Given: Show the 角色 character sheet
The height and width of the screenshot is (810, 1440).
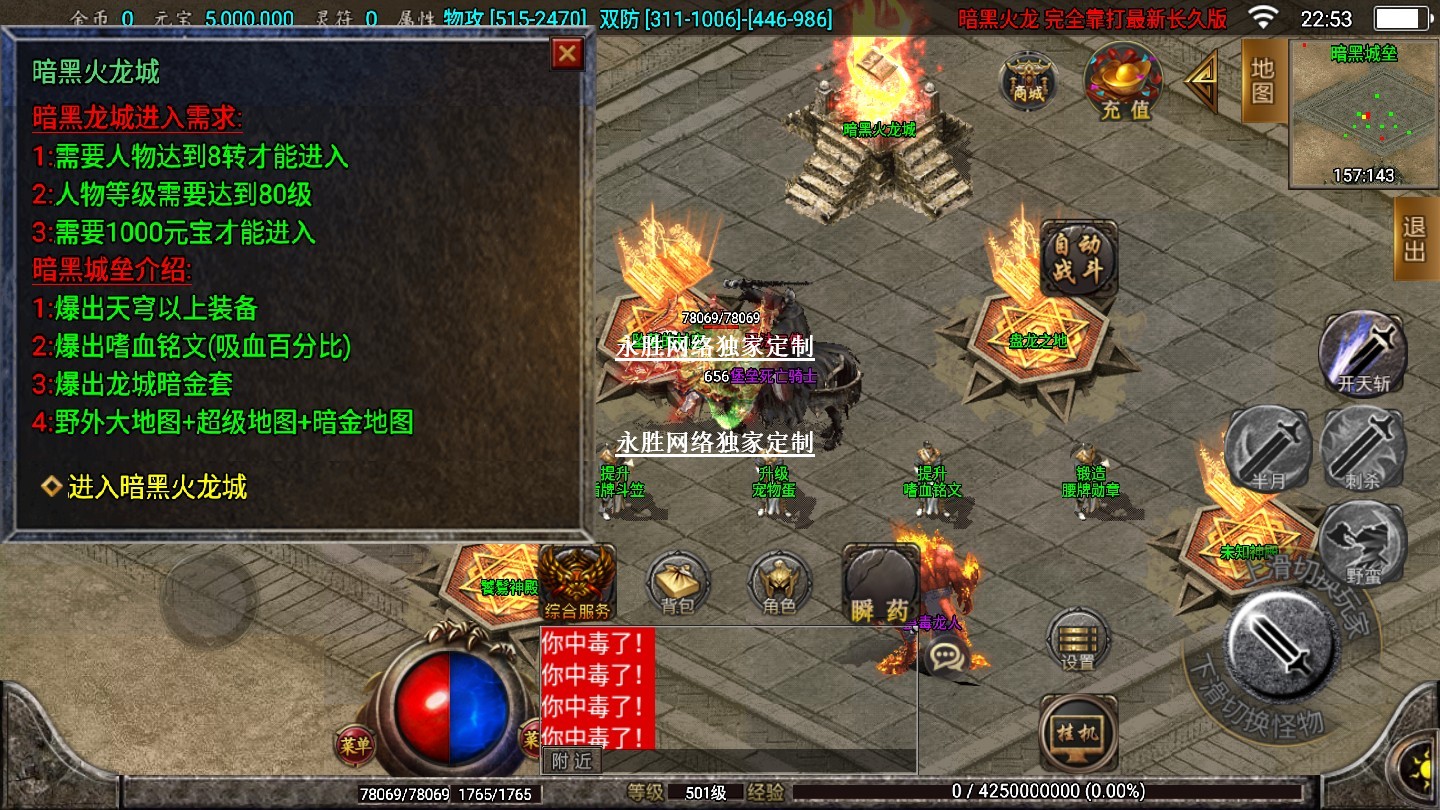Looking at the screenshot, I should [779, 583].
